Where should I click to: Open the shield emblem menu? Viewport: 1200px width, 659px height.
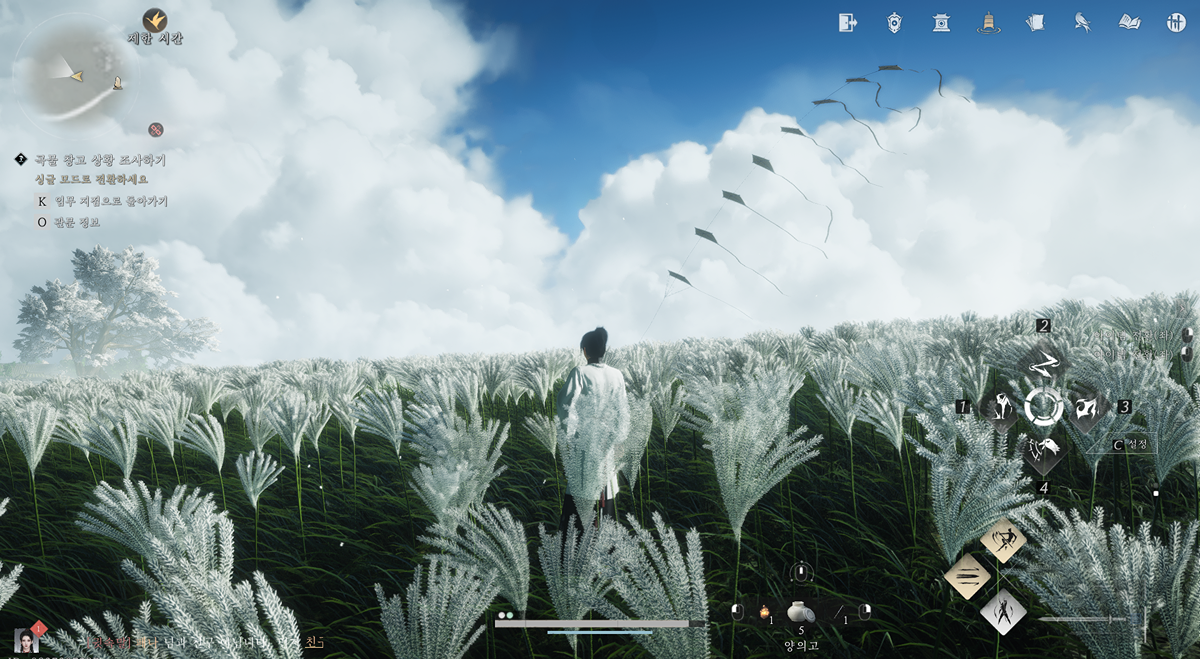click(x=895, y=22)
